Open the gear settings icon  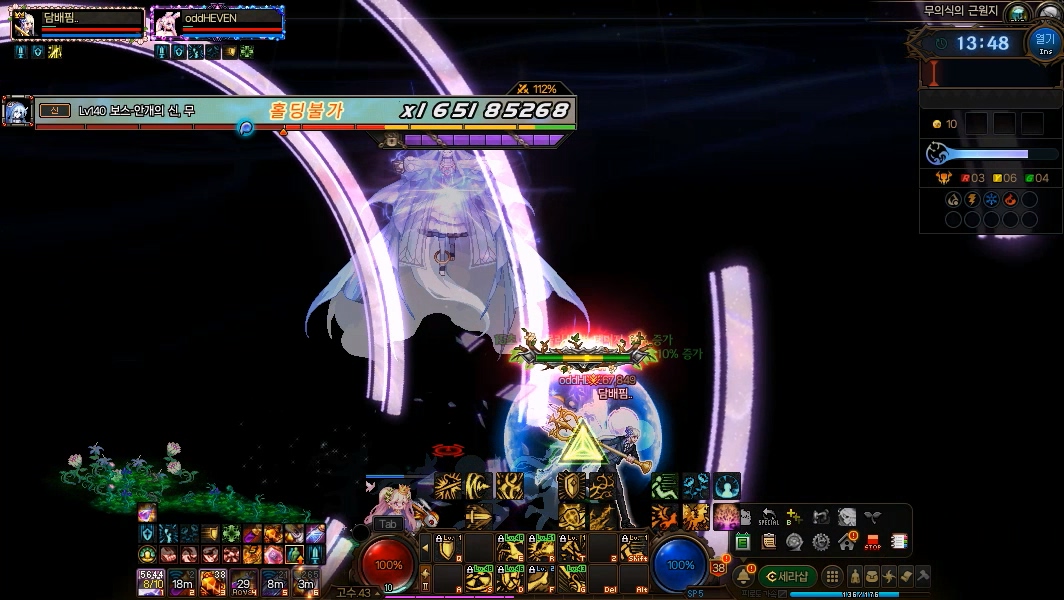tap(821, 542)
